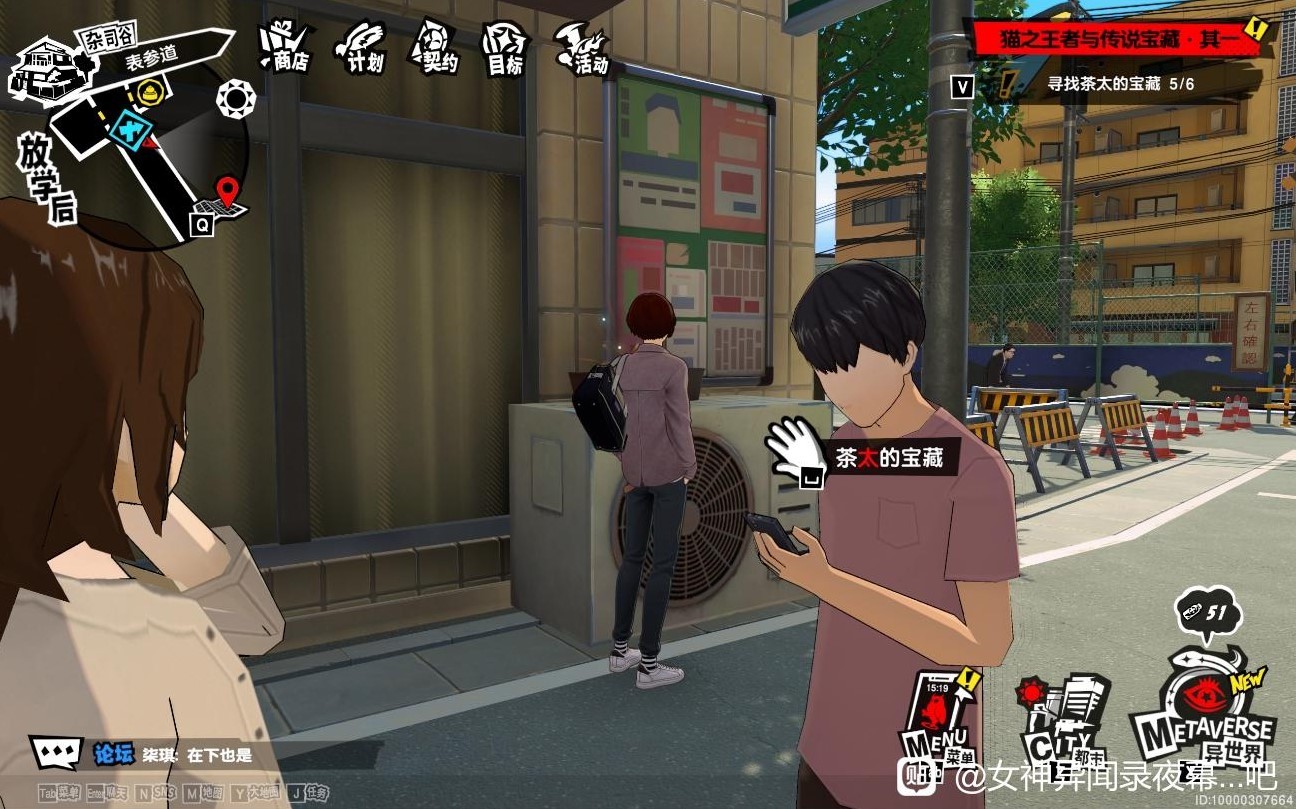Screen dimensions: 1296x809
Task: Open the 目标 goals icon
Action: (505, 48)
